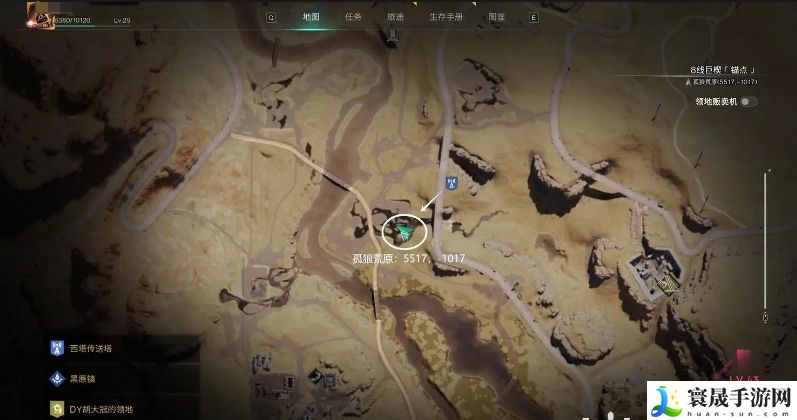Viewport: 797px width, 420px height.
Task: Open the 任务 quests tab
Action: pyautogui.click(x=353, y=17)
